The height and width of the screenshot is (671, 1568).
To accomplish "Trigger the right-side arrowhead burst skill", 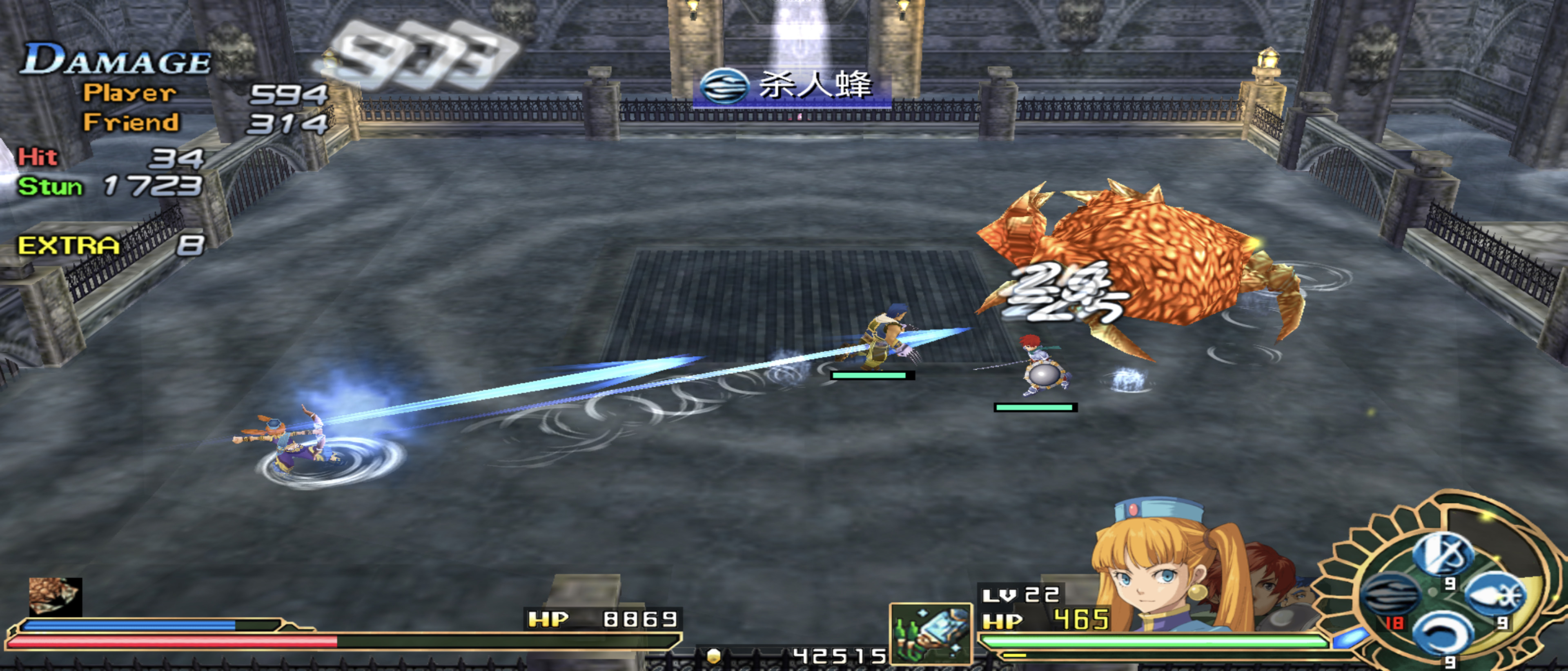I will click(x=1496, y=595).
